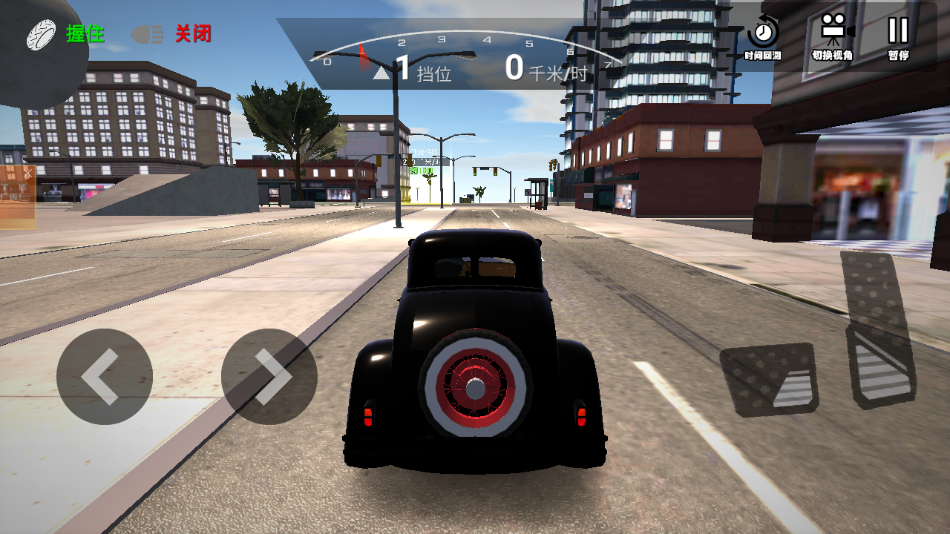Step on the brake pedal
950x534 pixels.
click(x=769, y=378)
